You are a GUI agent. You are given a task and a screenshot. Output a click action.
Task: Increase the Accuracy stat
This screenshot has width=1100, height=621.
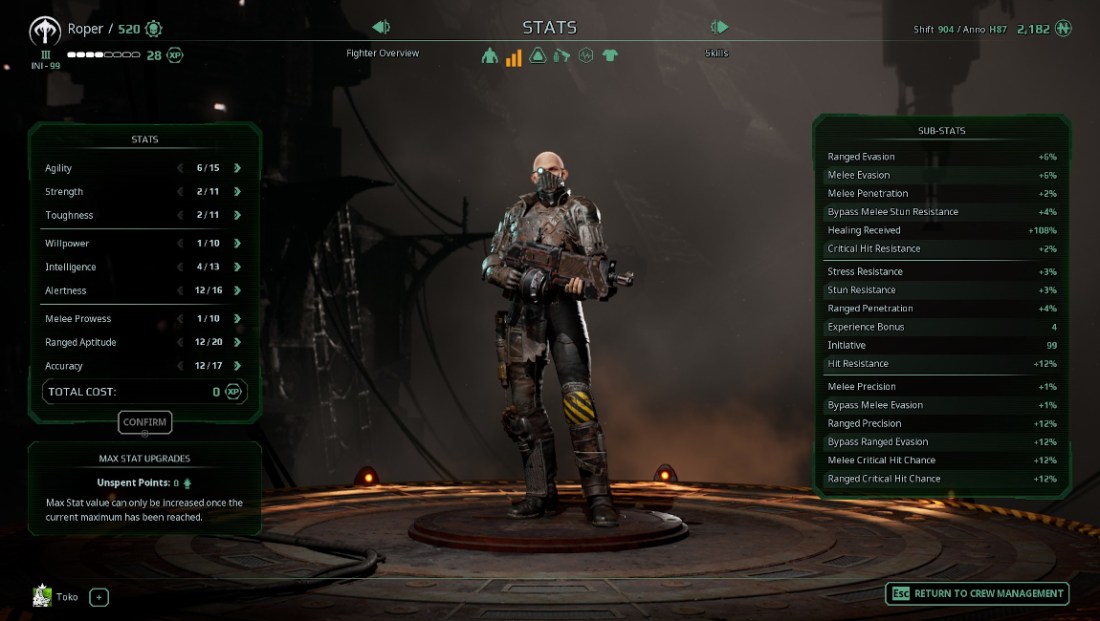[x=237, y=366]
